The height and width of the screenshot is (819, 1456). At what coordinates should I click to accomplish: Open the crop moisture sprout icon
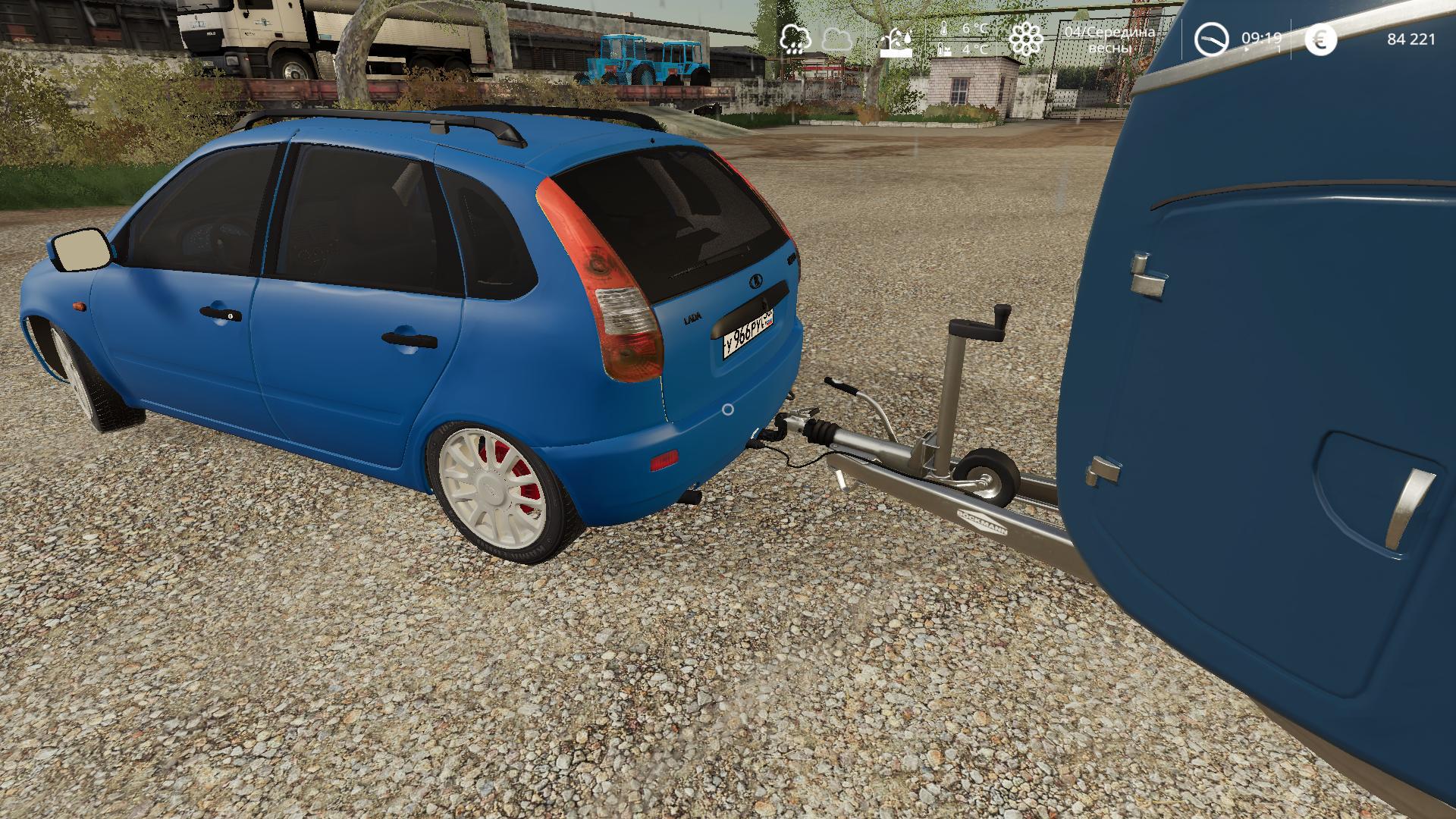pos(896,41)
